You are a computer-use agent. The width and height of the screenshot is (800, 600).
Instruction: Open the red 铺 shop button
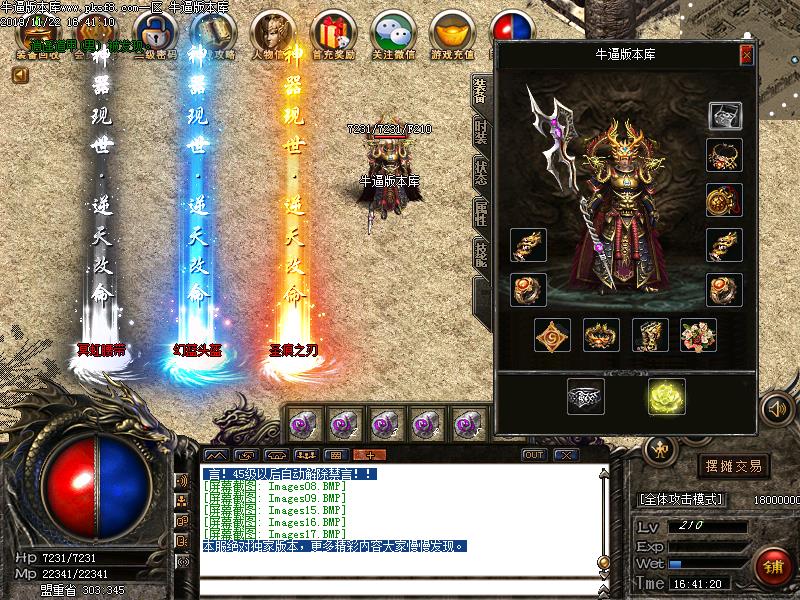[774, 566]
